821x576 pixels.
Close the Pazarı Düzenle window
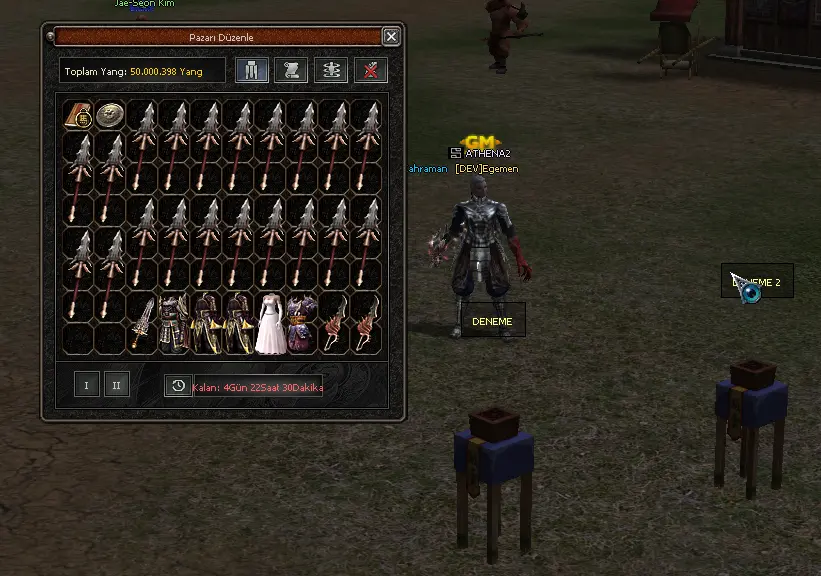tap(391, 37)
